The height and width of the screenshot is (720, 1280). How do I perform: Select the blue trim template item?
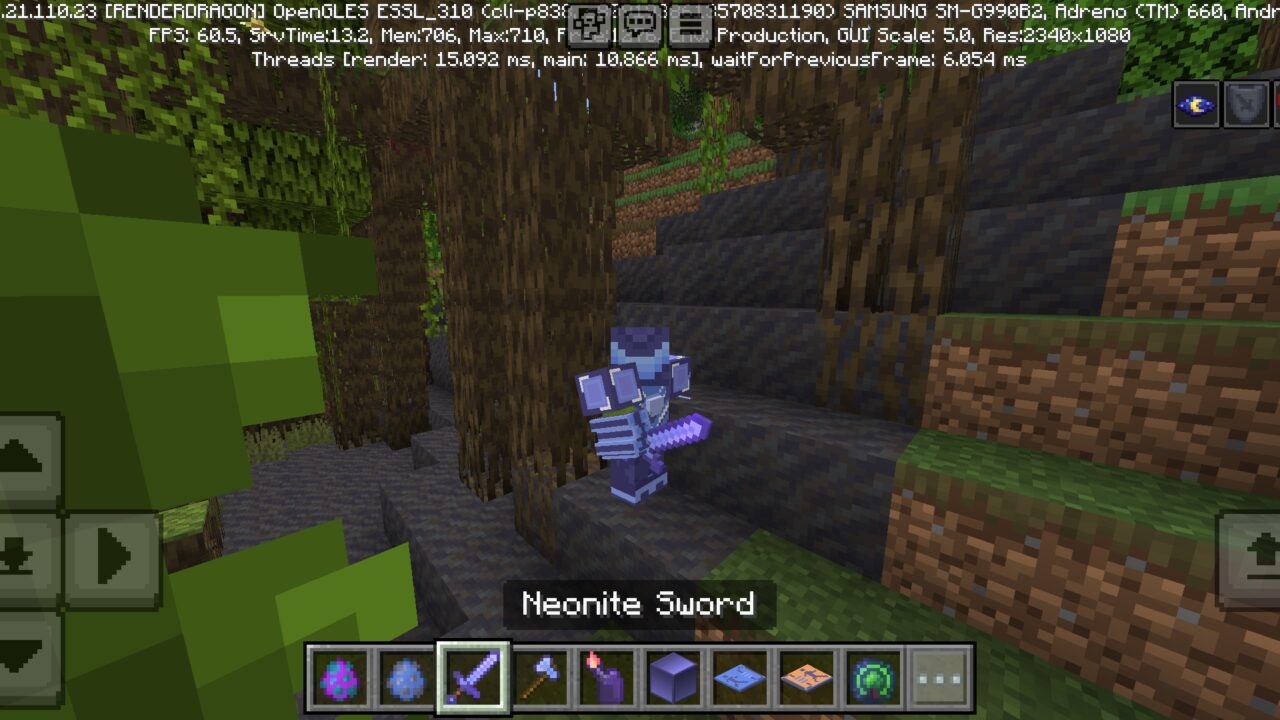742,678
